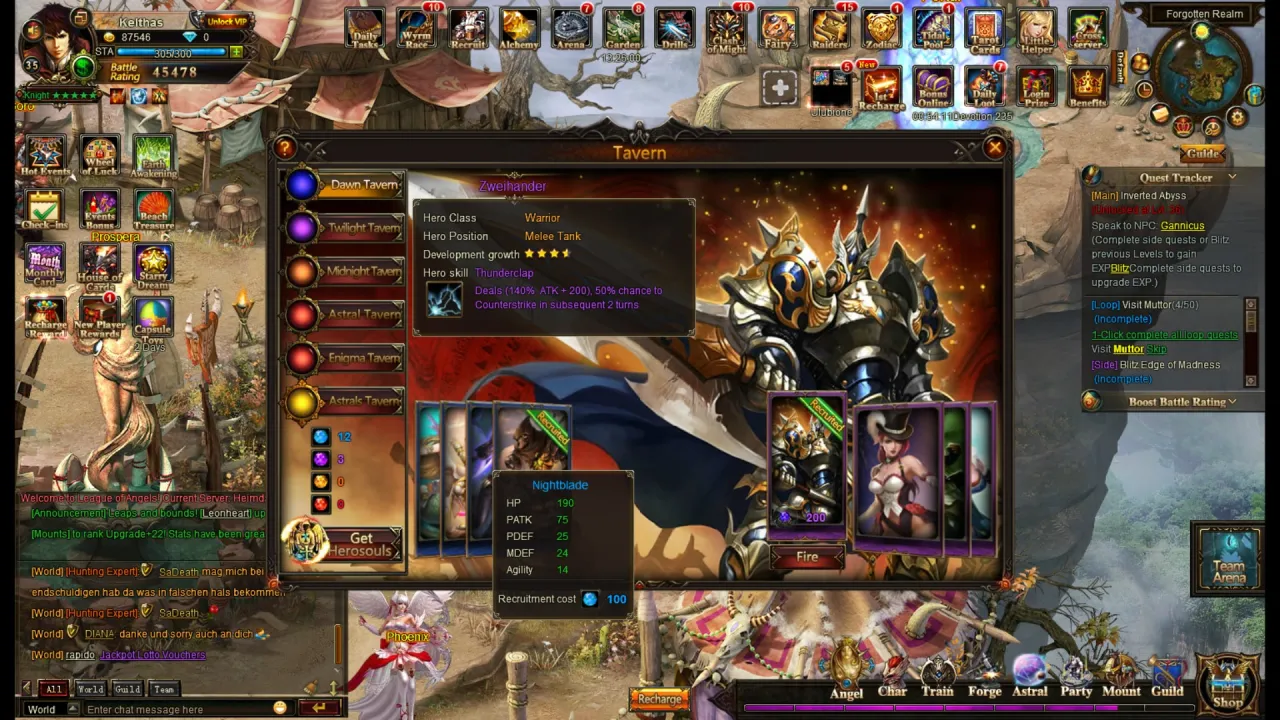Fire the recruited Zweihander hero
The height and width of the screenshot is (720, 1280).
[x=807, y=557]
